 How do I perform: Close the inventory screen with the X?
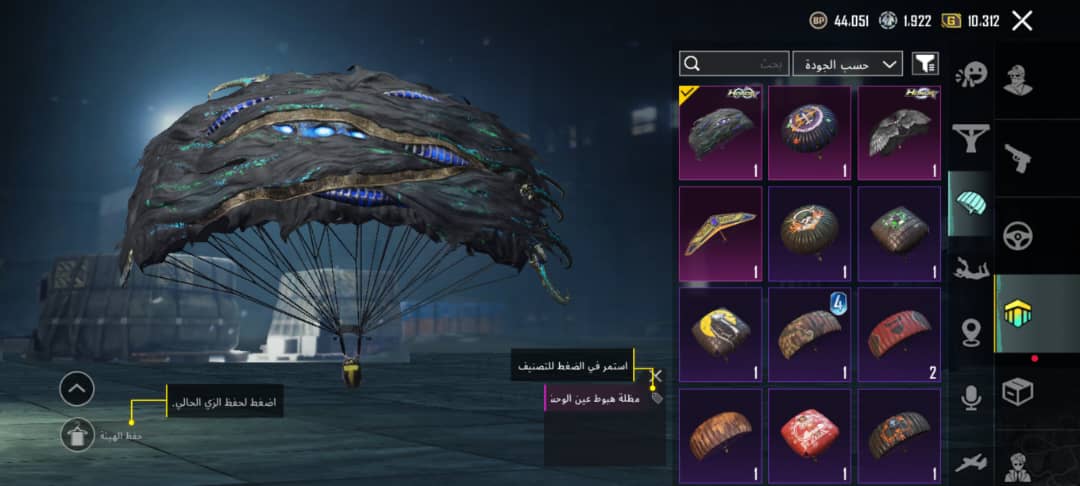(x=1021, y=21)
